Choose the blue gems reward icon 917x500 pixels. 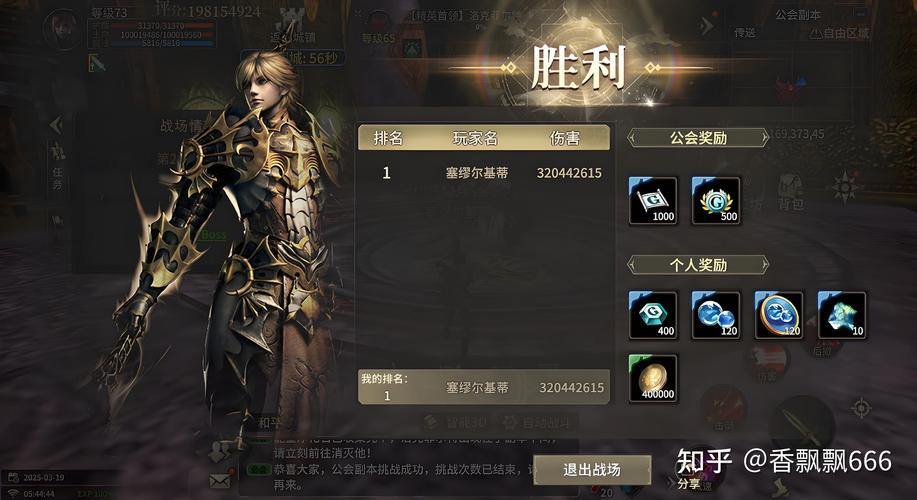click(716, 315)
